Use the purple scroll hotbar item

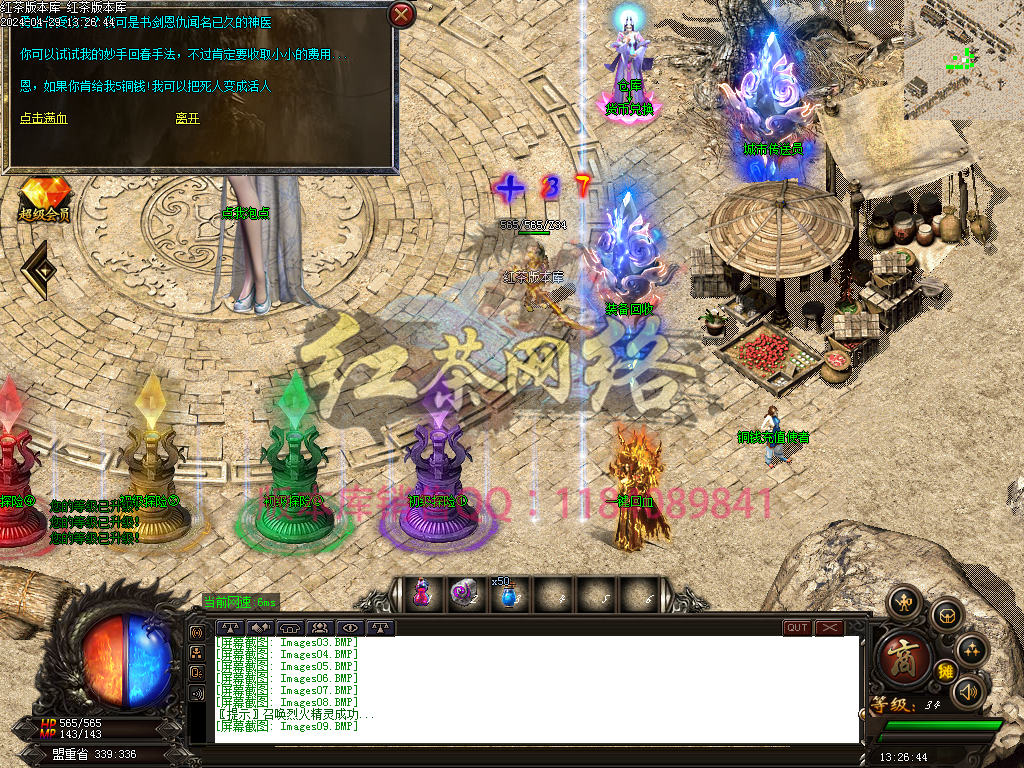pyautogui.click(x=464, y=594)
